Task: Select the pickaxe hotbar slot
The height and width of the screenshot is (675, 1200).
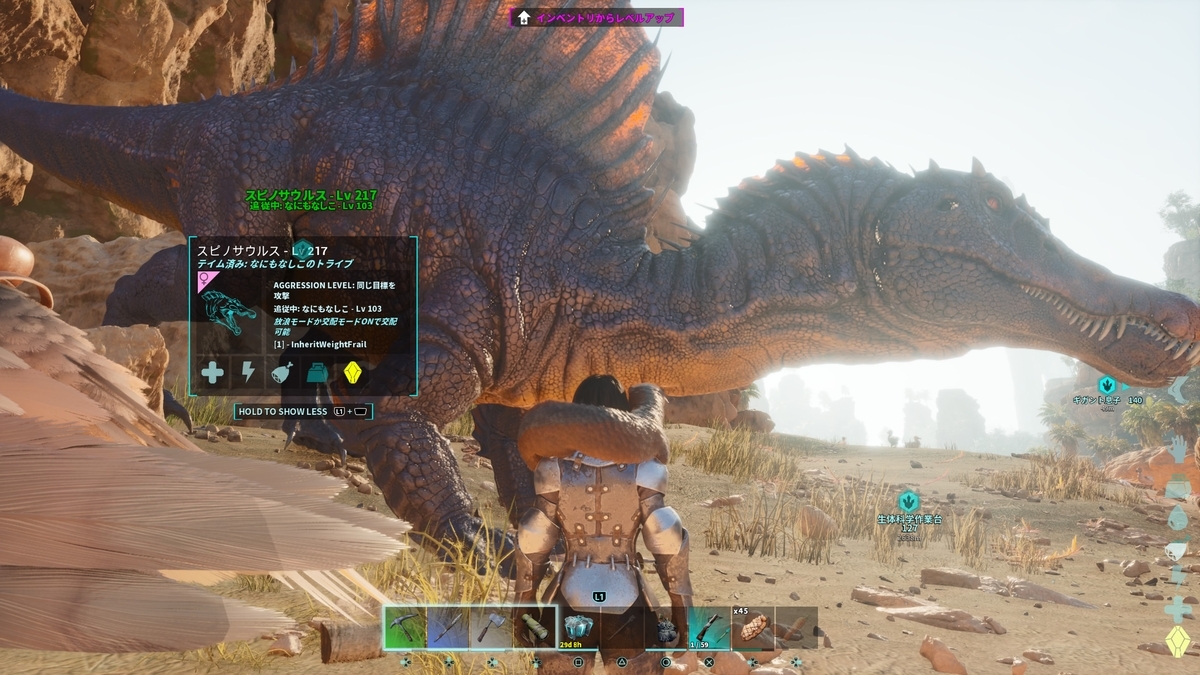Action: [x=405, y=627]
